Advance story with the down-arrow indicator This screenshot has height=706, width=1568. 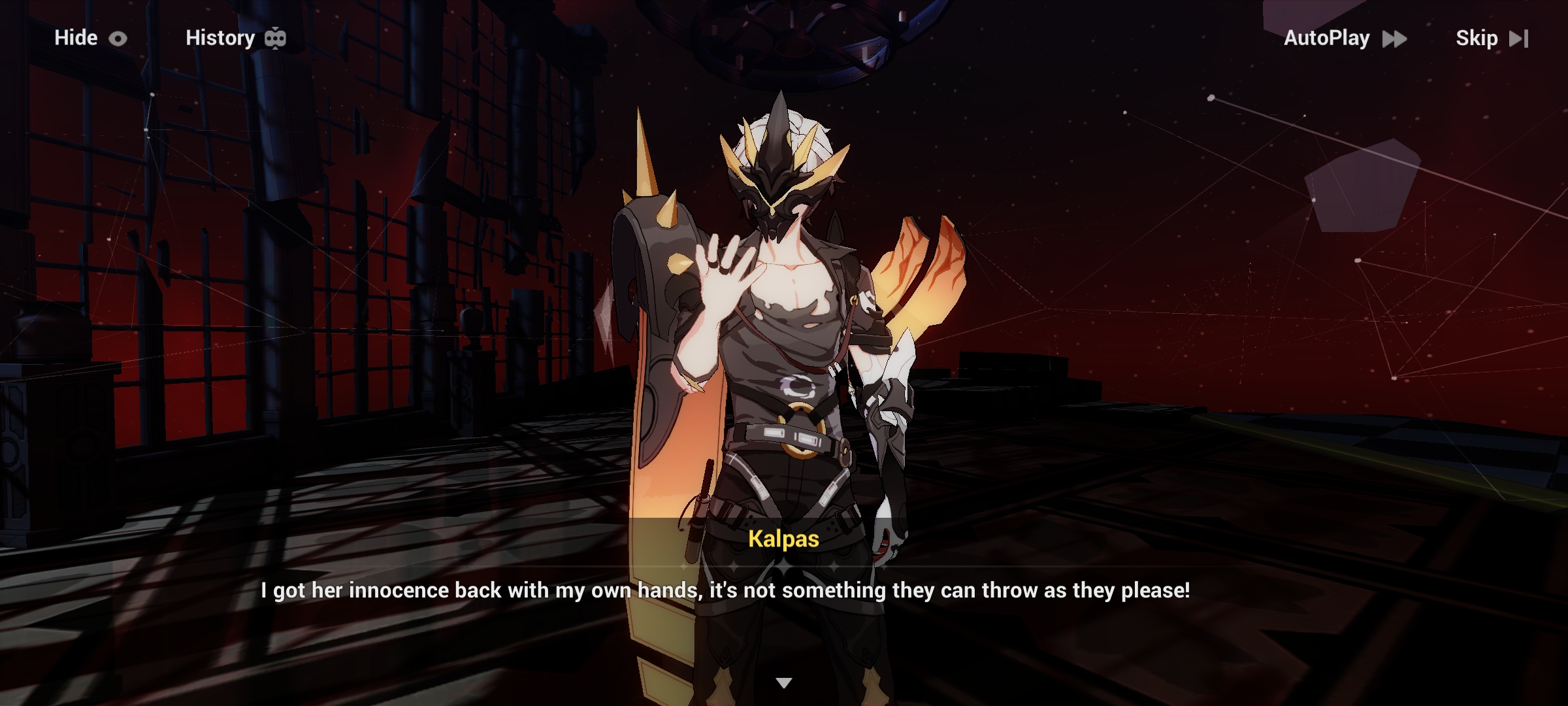783,682
